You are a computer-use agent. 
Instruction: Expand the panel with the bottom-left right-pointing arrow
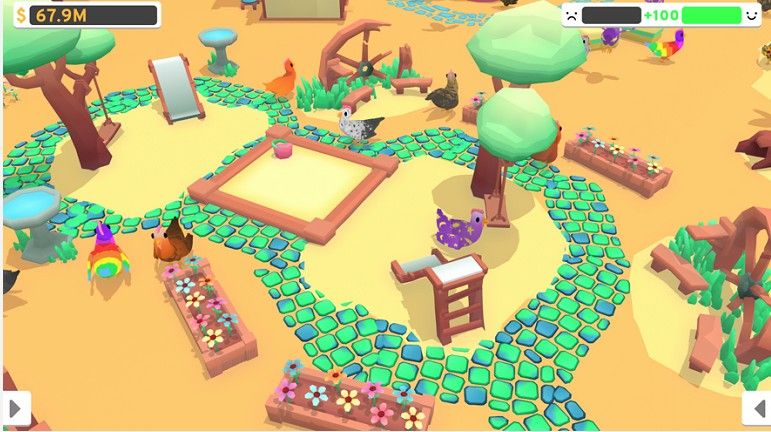tap(15, 408)
